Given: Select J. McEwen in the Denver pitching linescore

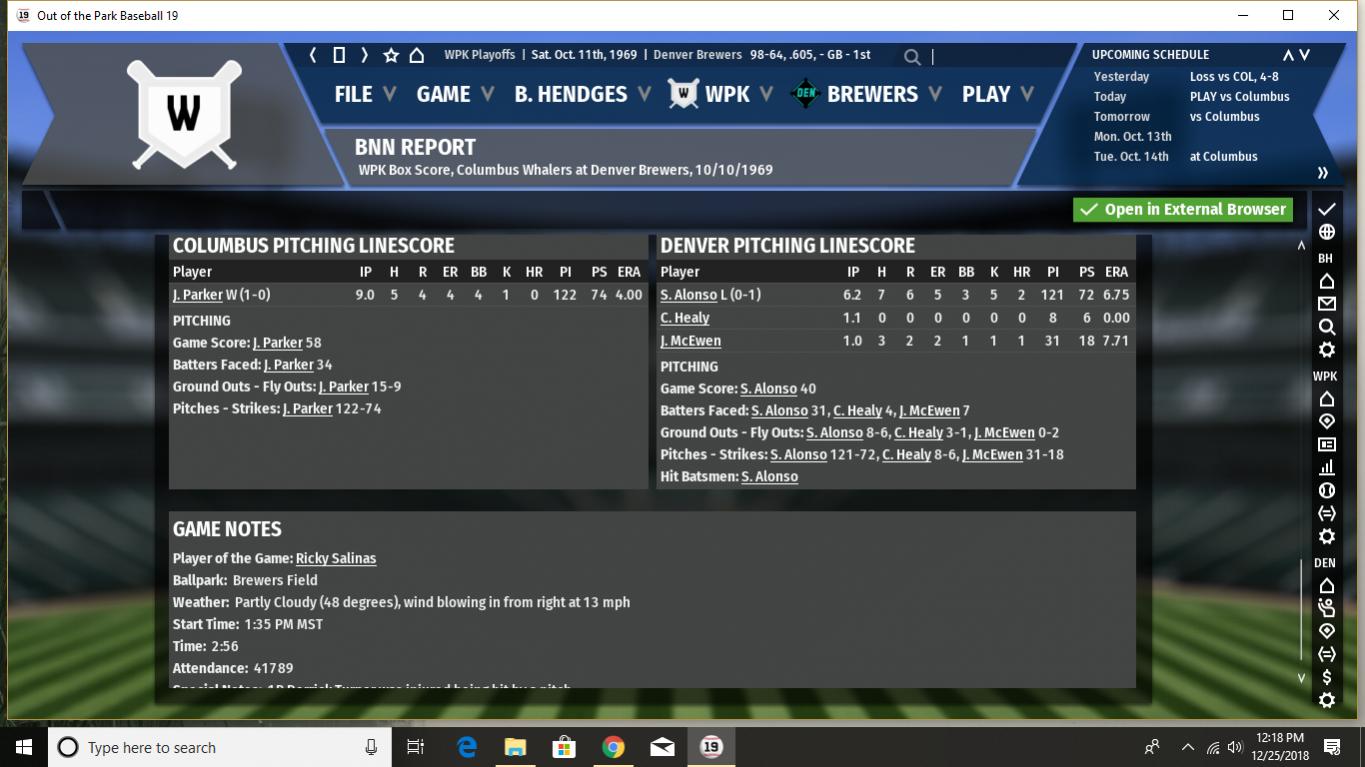Looking at the screenshot, I should (x=690, y=341).
